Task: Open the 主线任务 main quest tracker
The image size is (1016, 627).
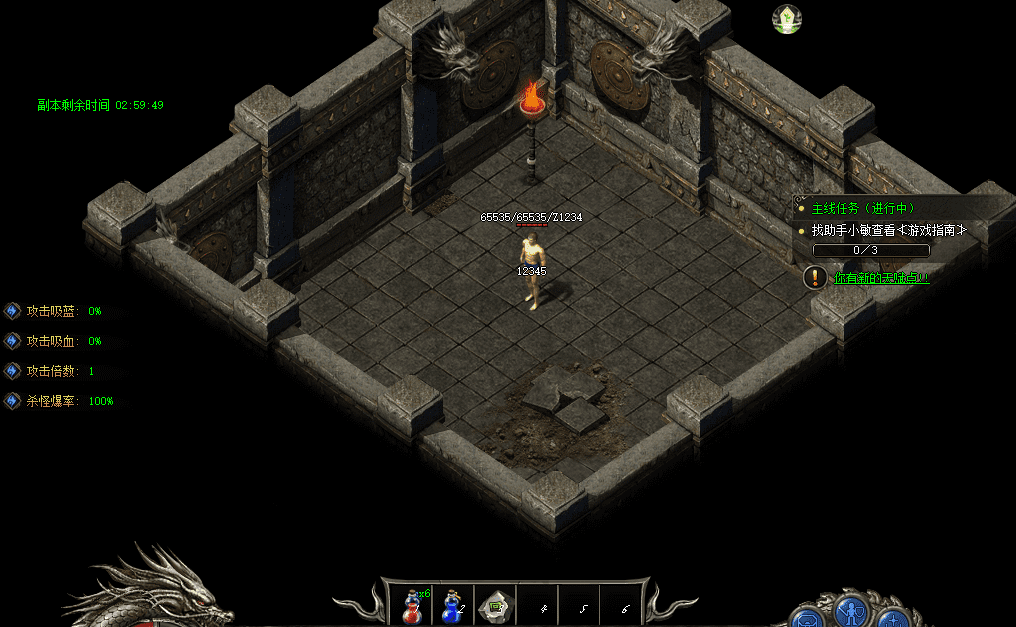Action: click(863, 209)
